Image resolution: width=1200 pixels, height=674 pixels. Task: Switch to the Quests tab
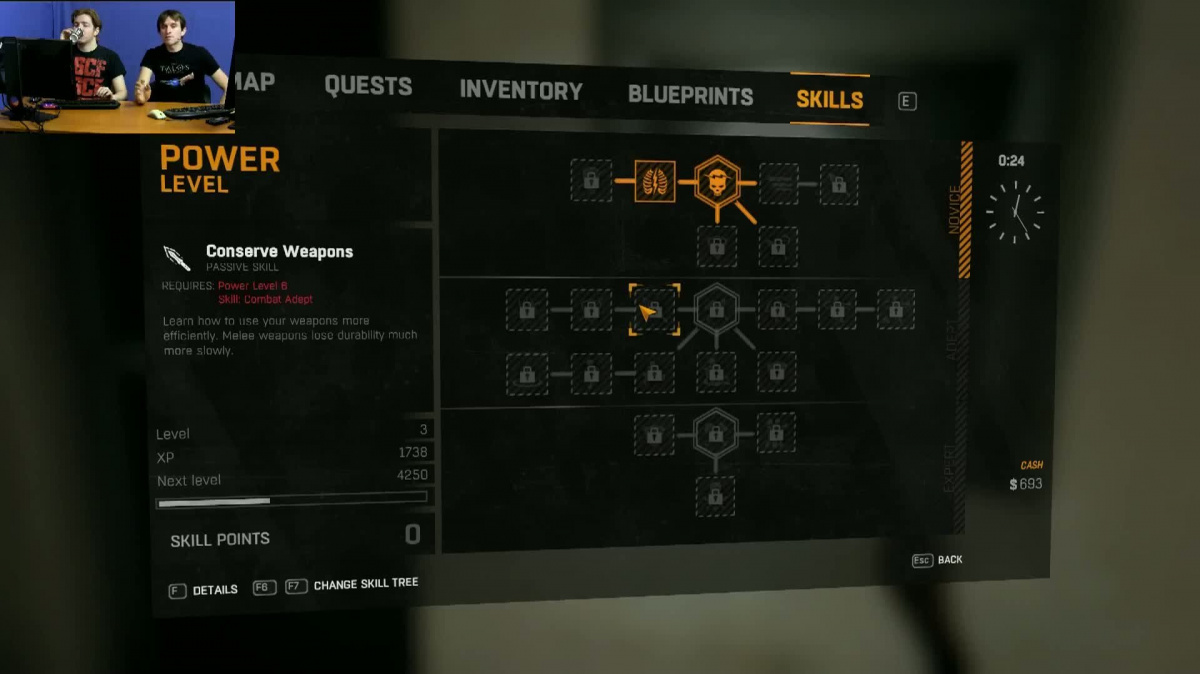click(x=368, y=86)
